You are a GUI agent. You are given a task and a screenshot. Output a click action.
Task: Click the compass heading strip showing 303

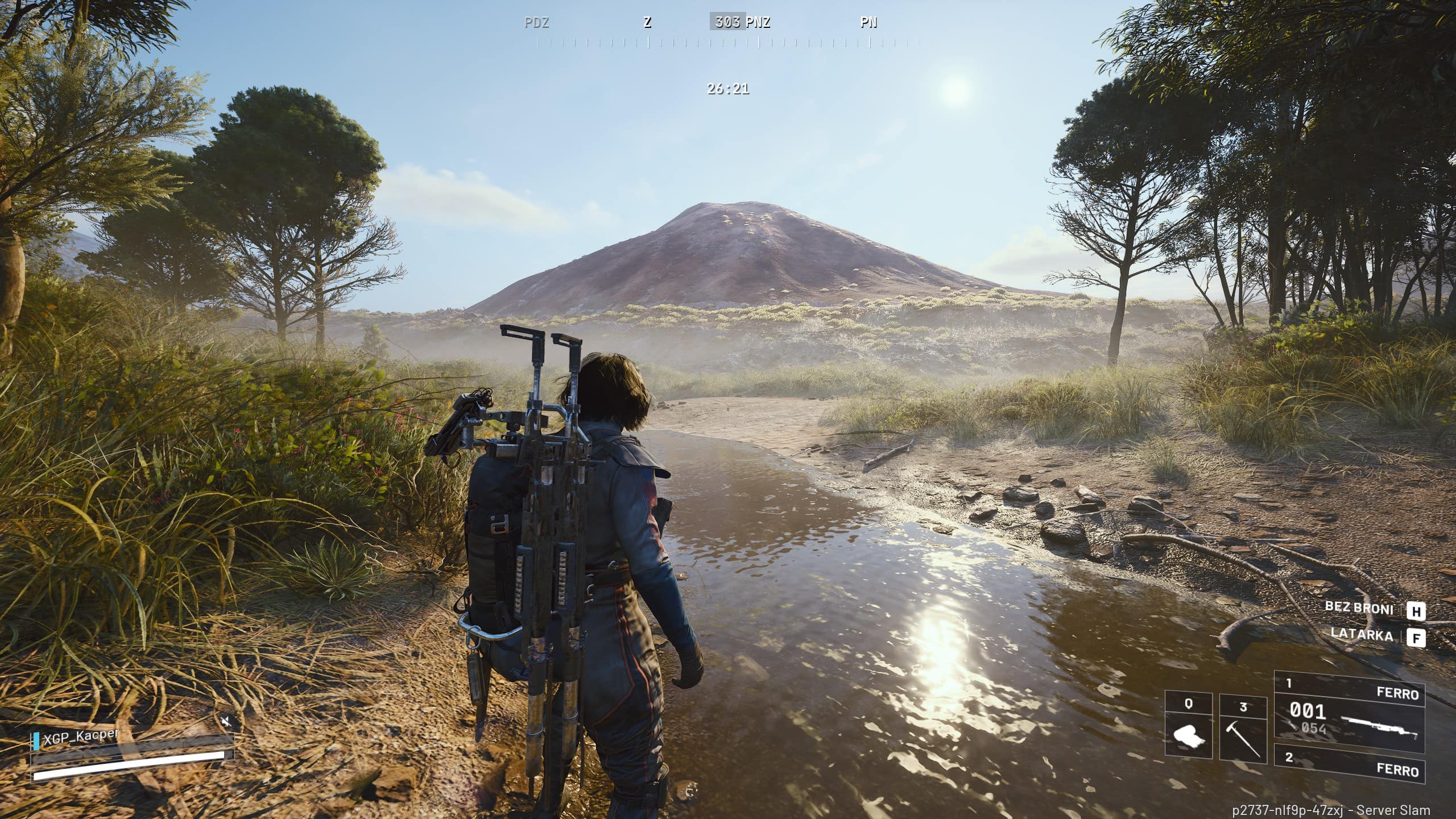727,22
